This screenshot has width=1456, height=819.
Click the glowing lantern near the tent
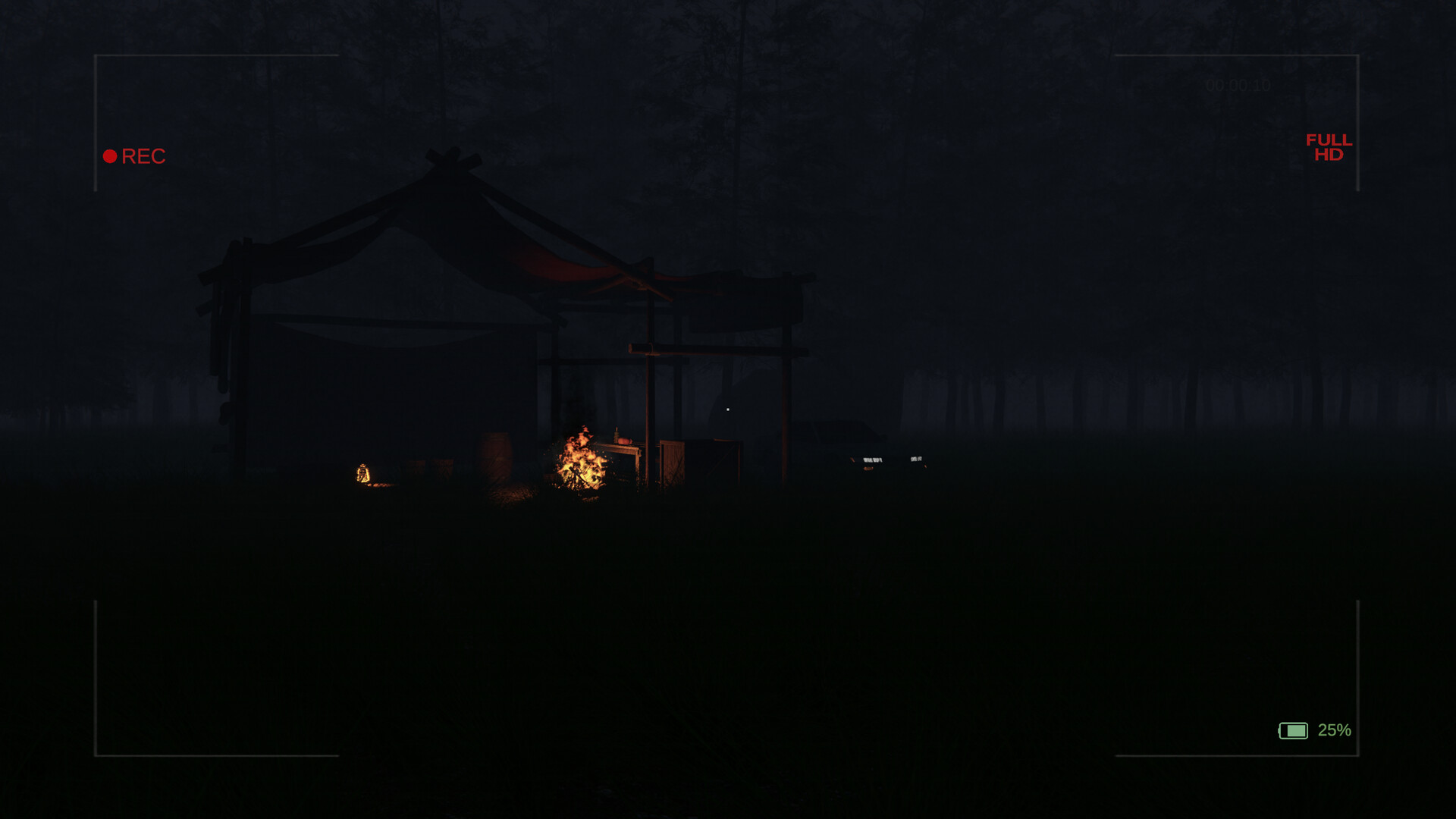[x=362, y=473]
